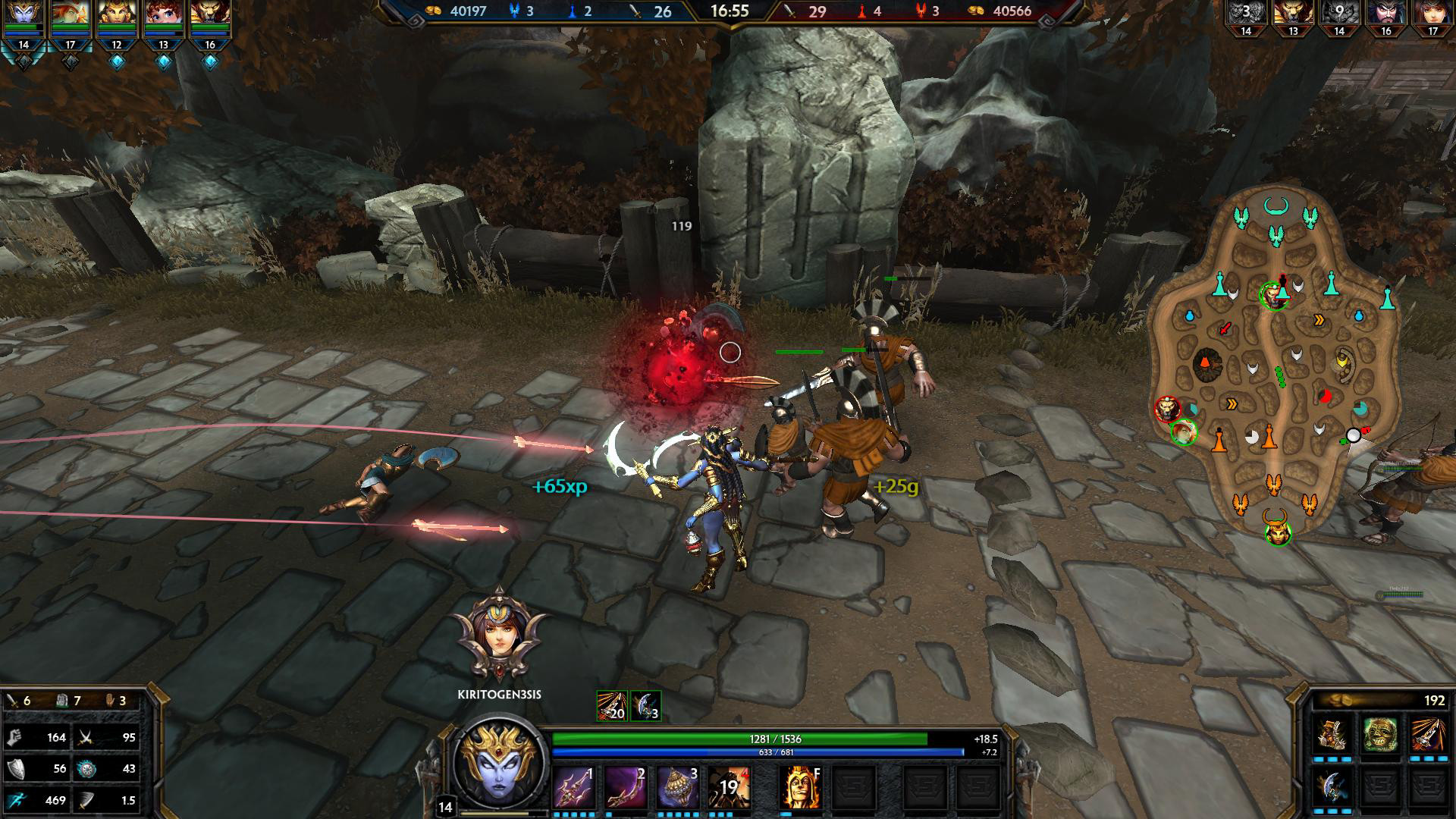This screenshot has height=819, width=1456.
Task: Activate the flaming golden face relic
Action: [x=801, y=787]
